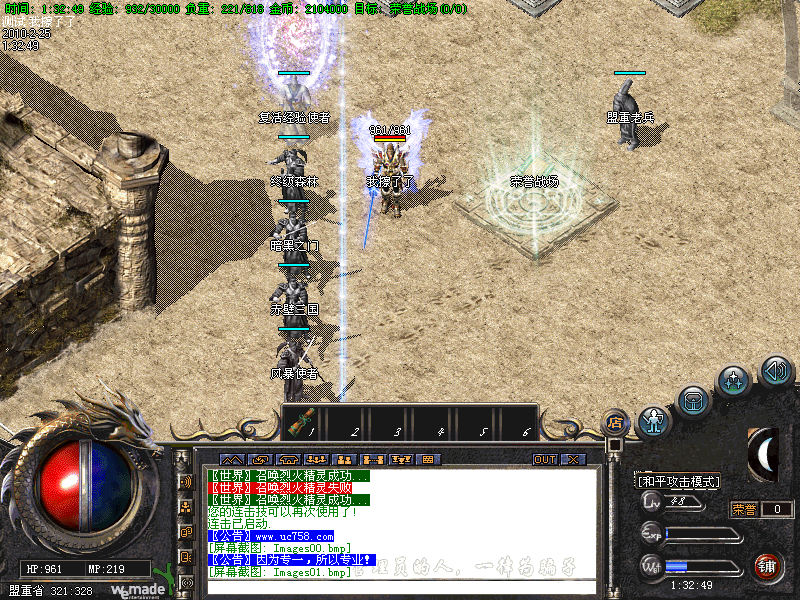Toggle sound with the speaker icon
The height and width of the screenshot is (600, 800).
tap(776, 372)
